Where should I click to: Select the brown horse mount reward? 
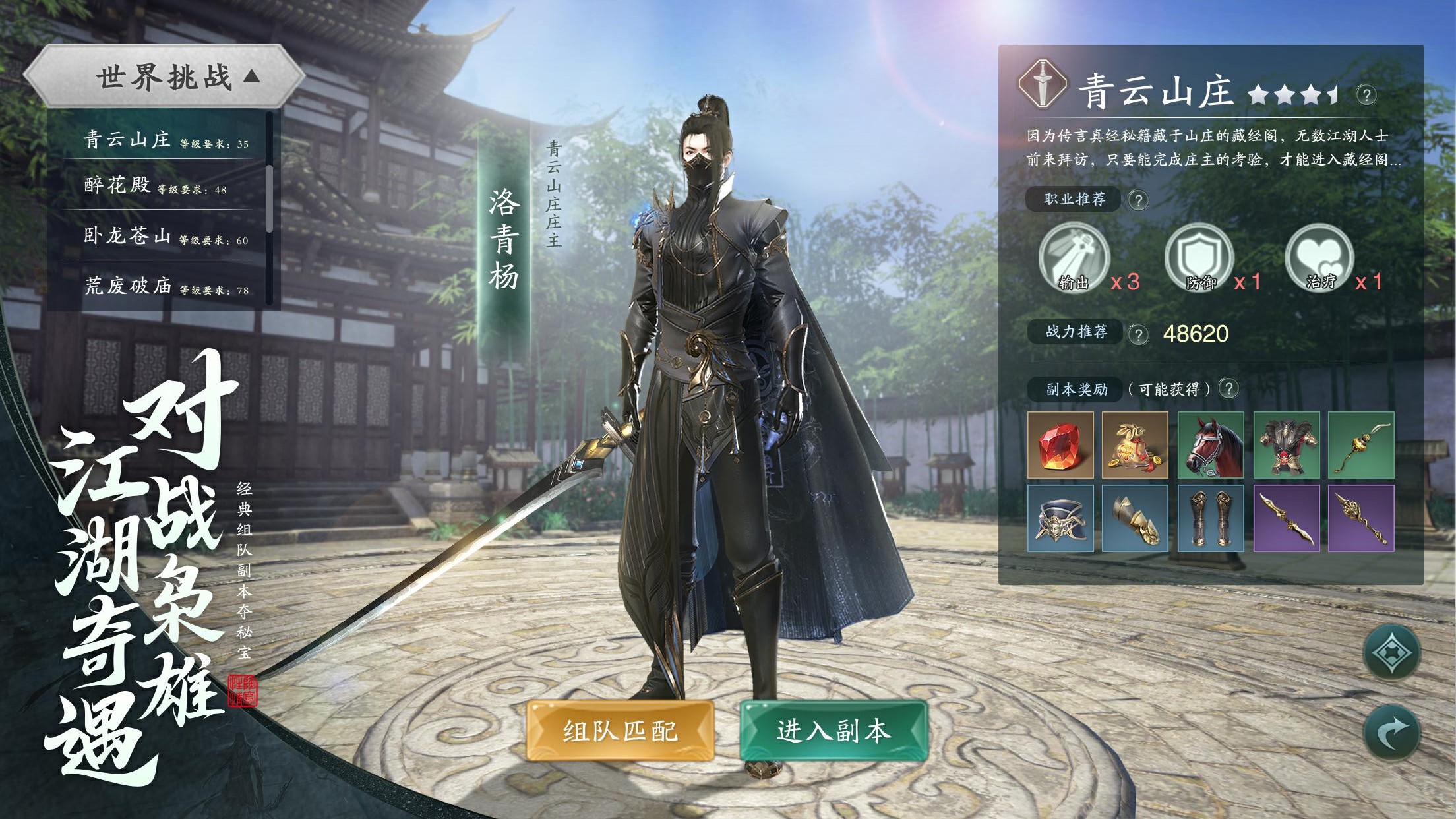(x=1211, y=445)
